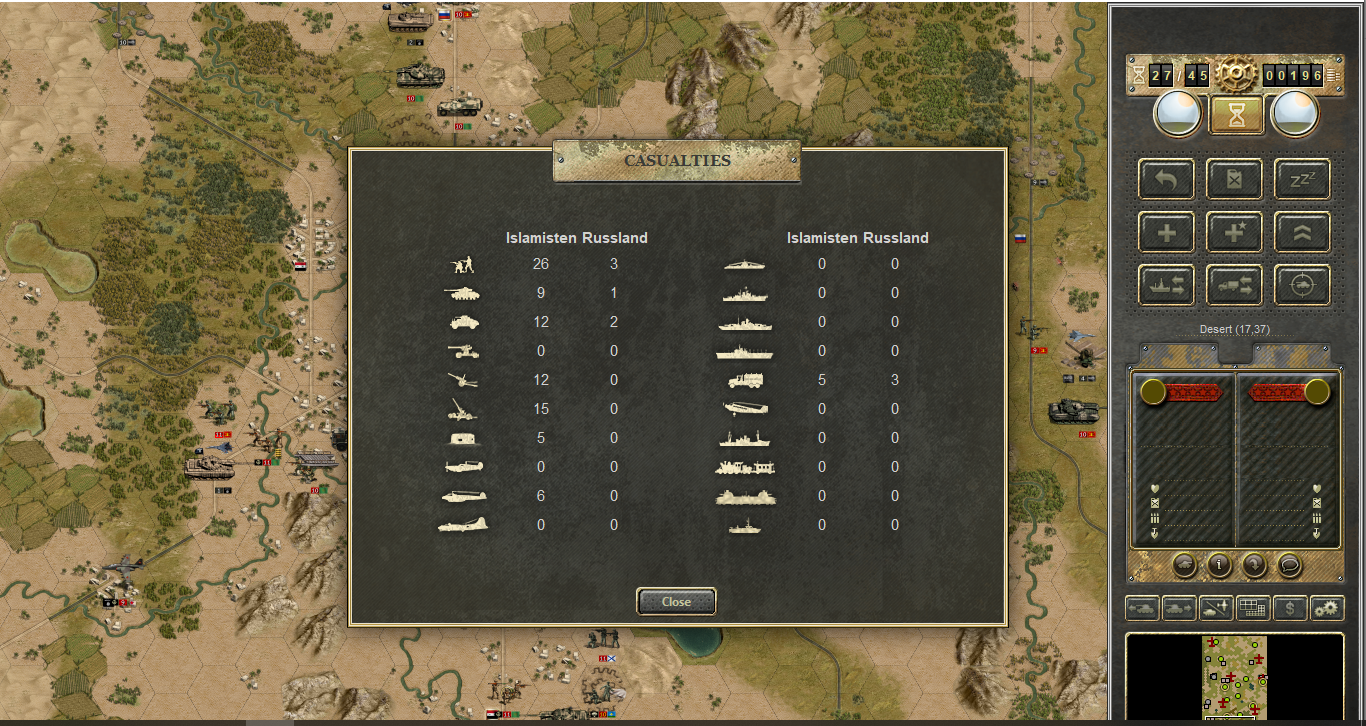Open the unit info round button
Screen dimensions: 1366x726
coord(1219,565)
